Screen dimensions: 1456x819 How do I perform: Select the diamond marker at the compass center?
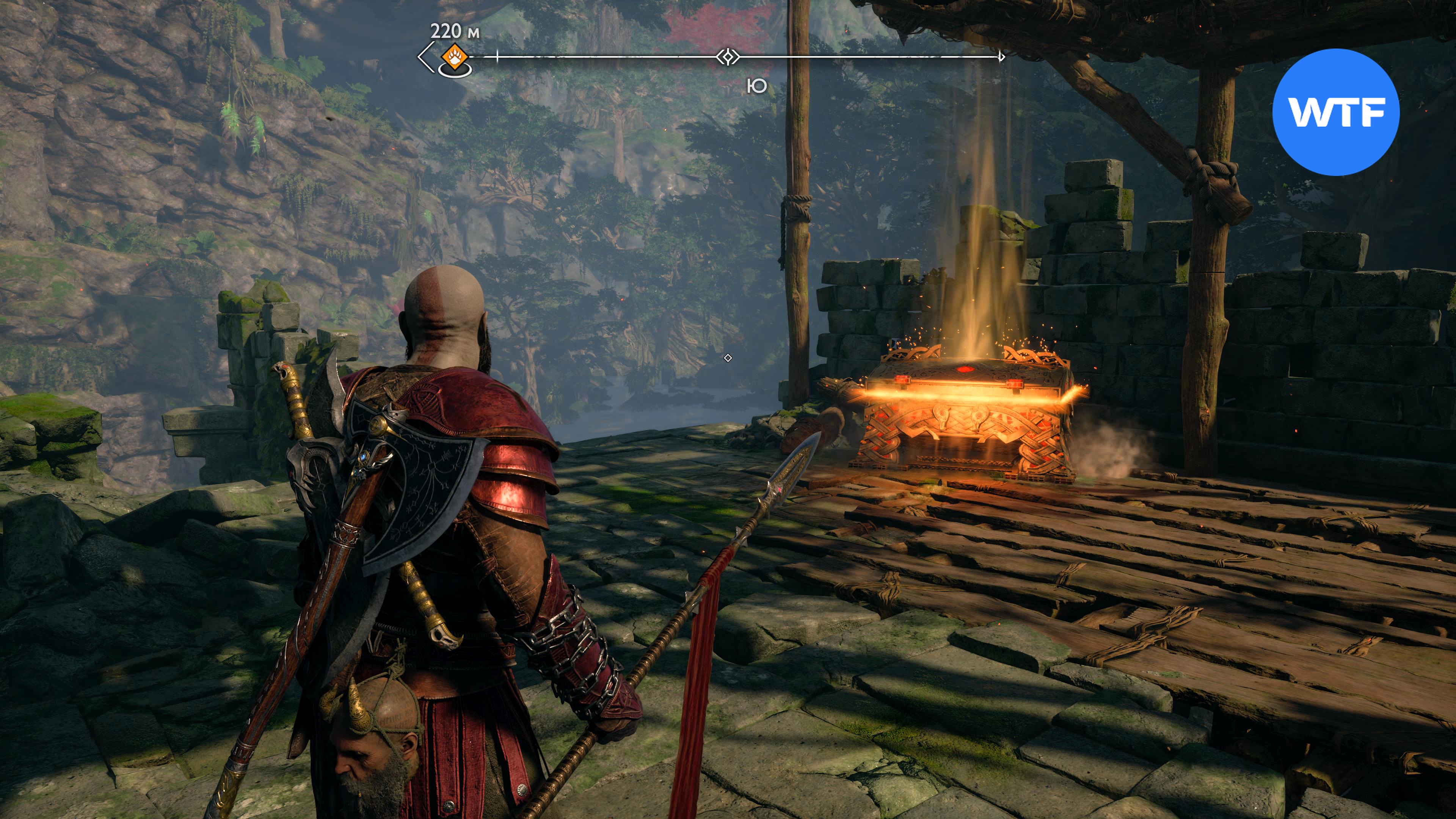728,57
